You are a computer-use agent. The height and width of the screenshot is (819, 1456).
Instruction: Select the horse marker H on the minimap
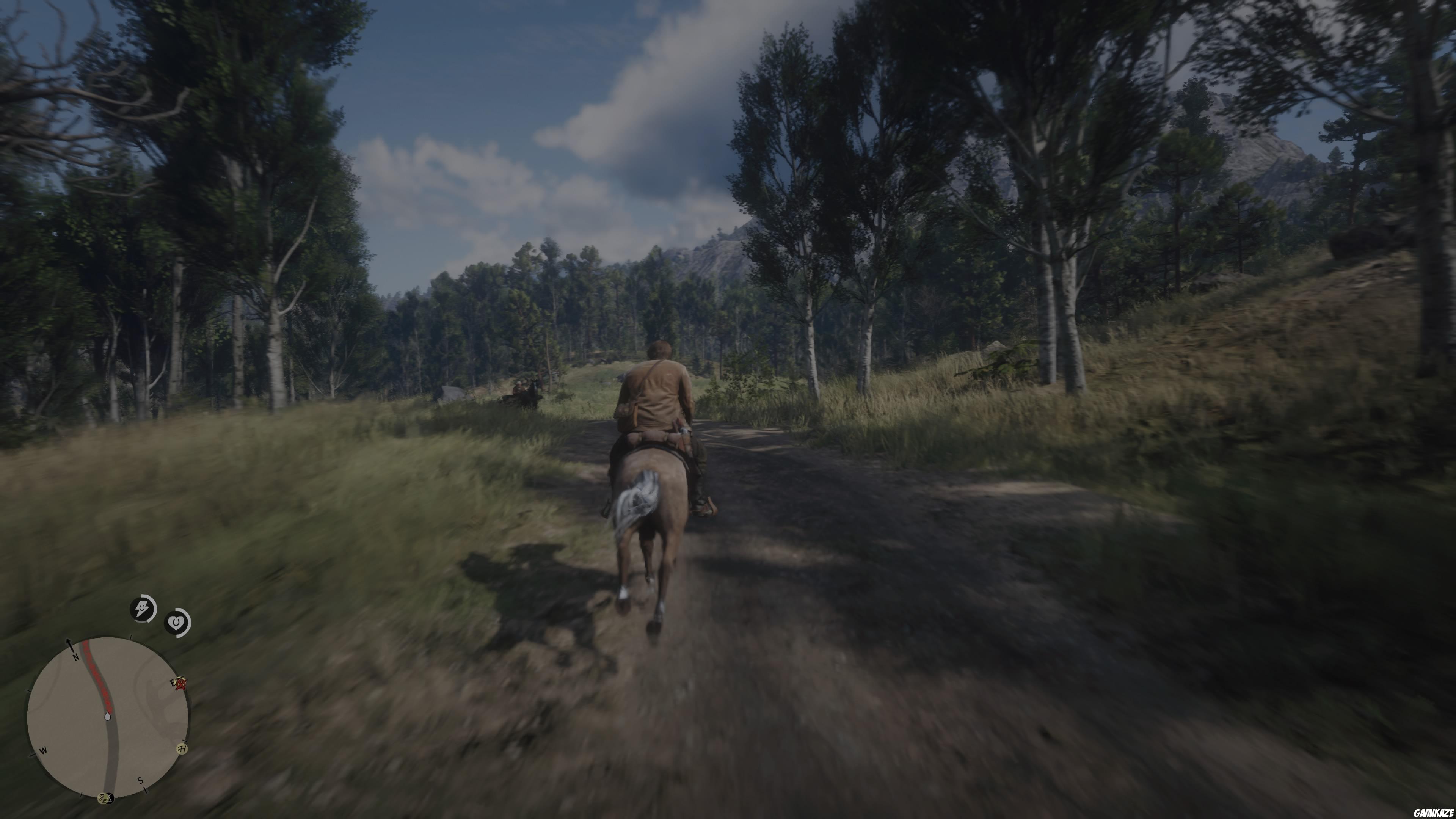click(182, 750)
